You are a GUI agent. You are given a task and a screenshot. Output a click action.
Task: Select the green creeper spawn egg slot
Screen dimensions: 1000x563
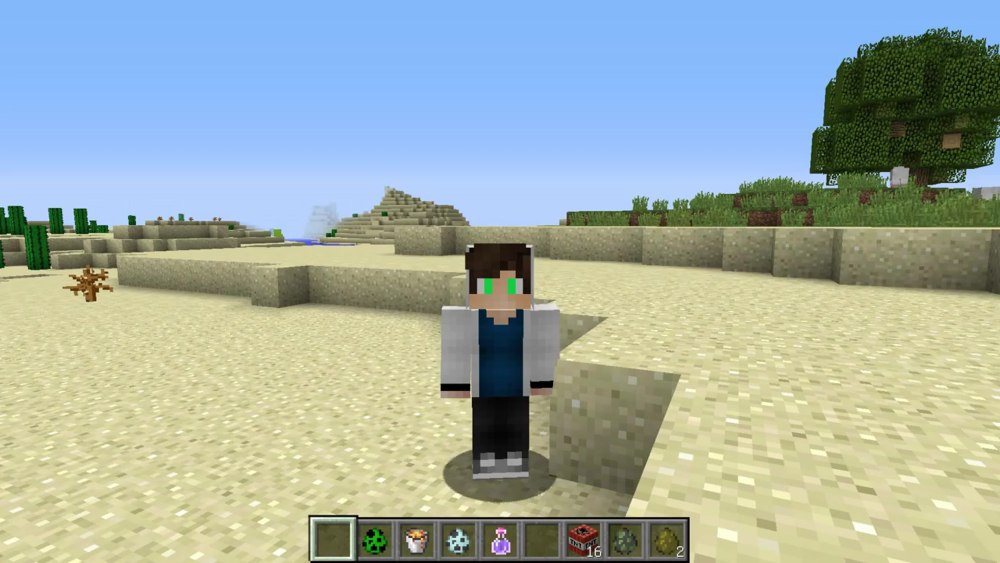(374, 540)
